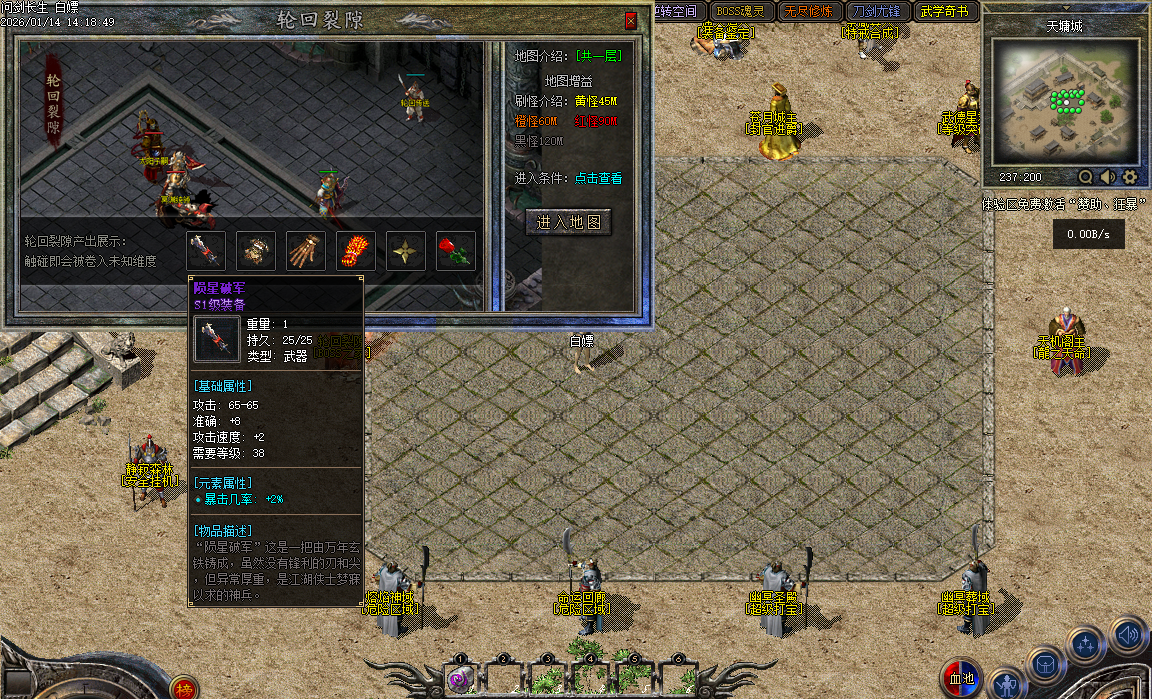Viewport: 1152px width, 699px height.
Task: Toggle sound with the minimap speaker icon
Action: pos(1107,177)
